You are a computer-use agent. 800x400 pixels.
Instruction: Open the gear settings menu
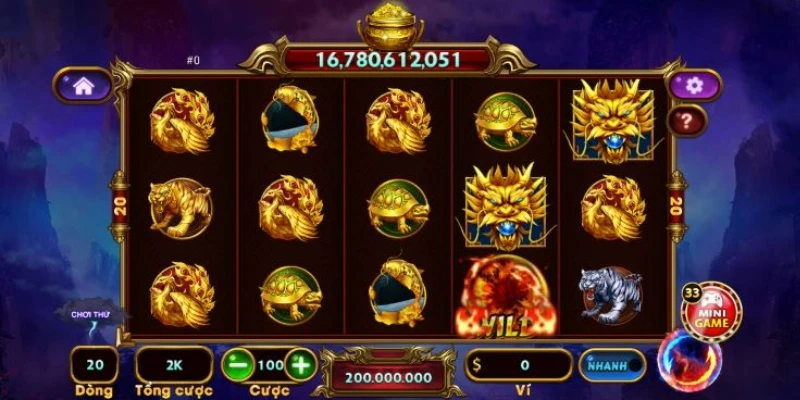pyautogui.click(x=693, y=86)
